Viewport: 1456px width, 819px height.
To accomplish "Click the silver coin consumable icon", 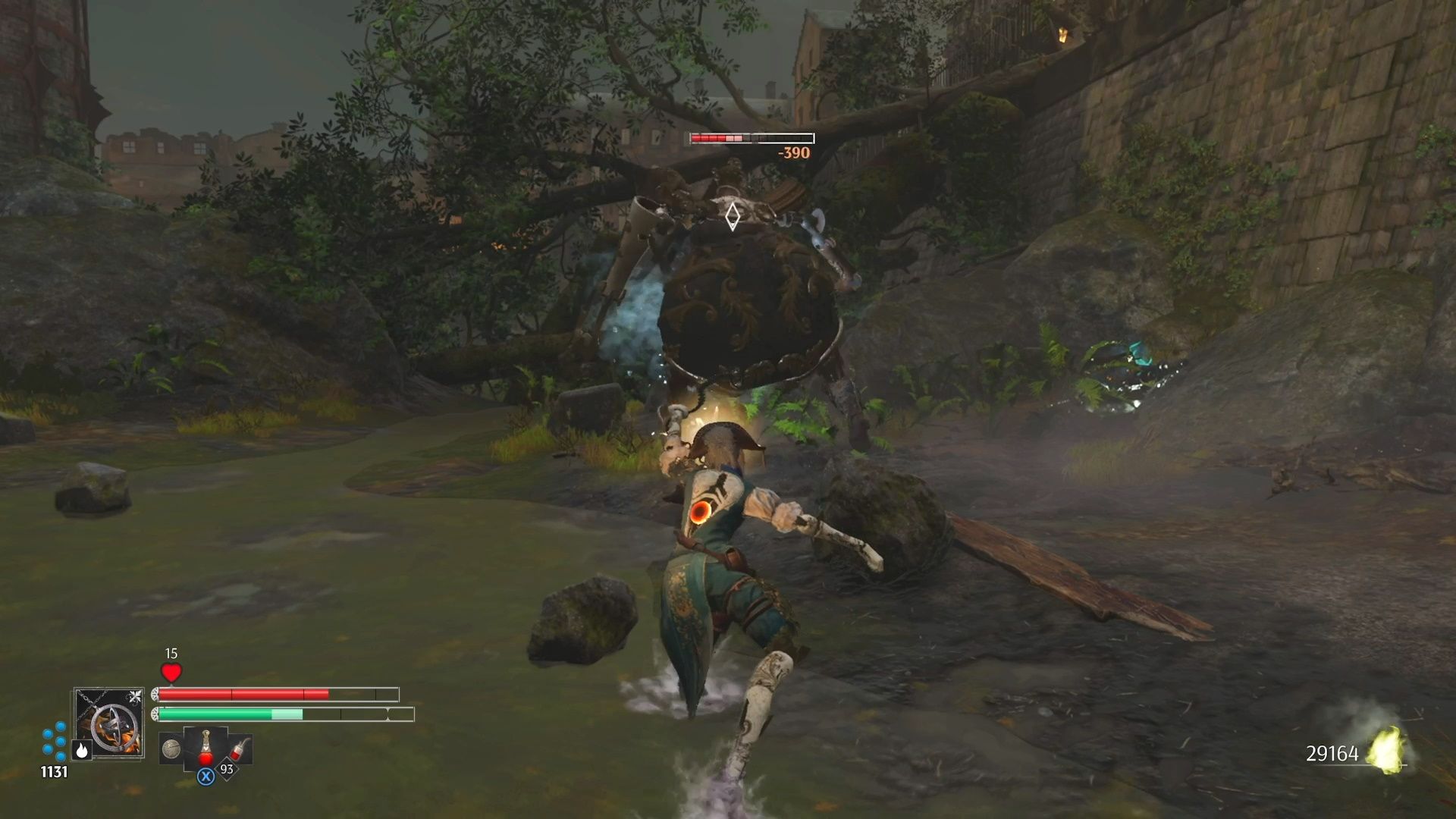I will [171, 748].
